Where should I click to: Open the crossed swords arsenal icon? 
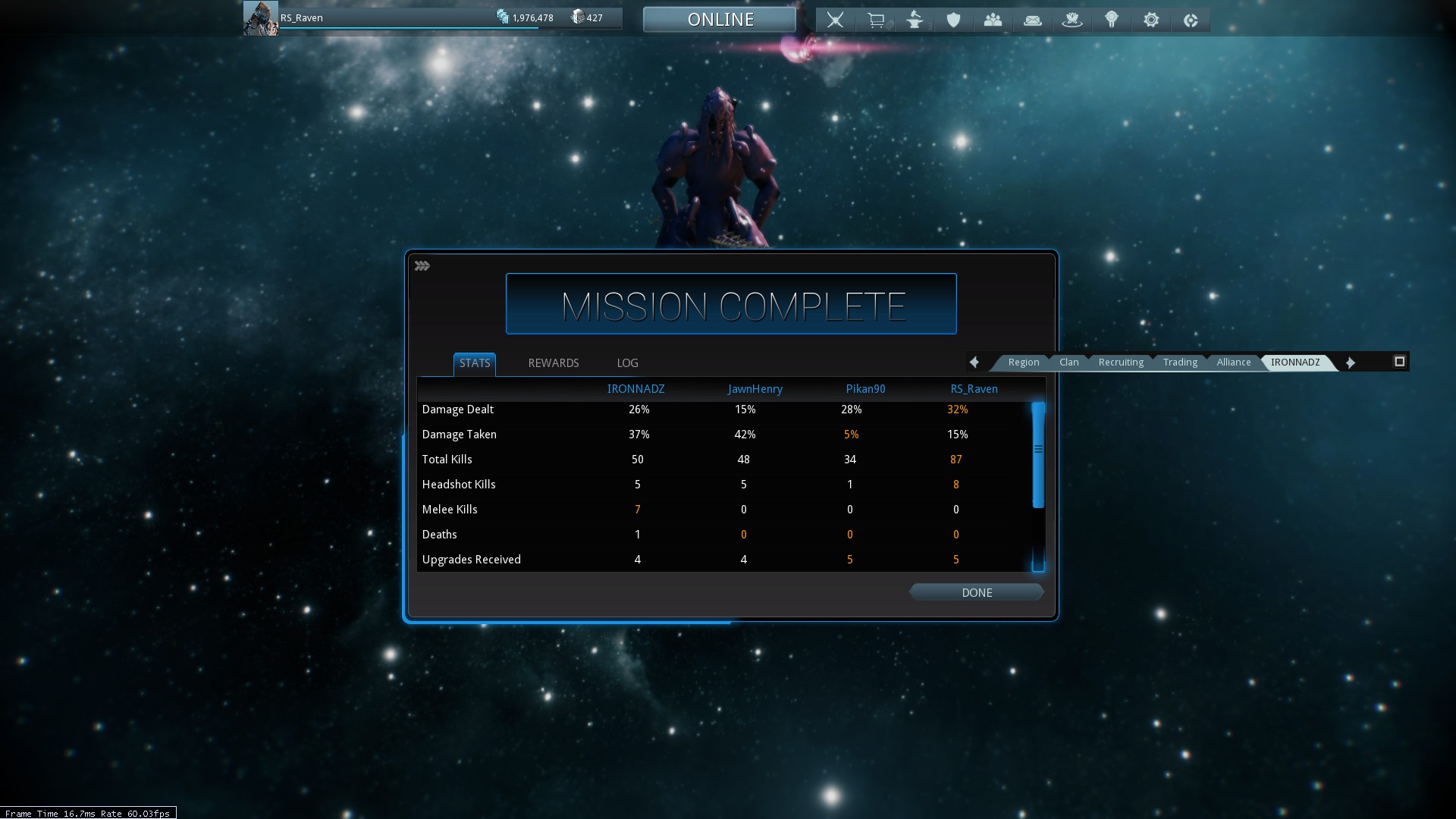click(835, 20)
